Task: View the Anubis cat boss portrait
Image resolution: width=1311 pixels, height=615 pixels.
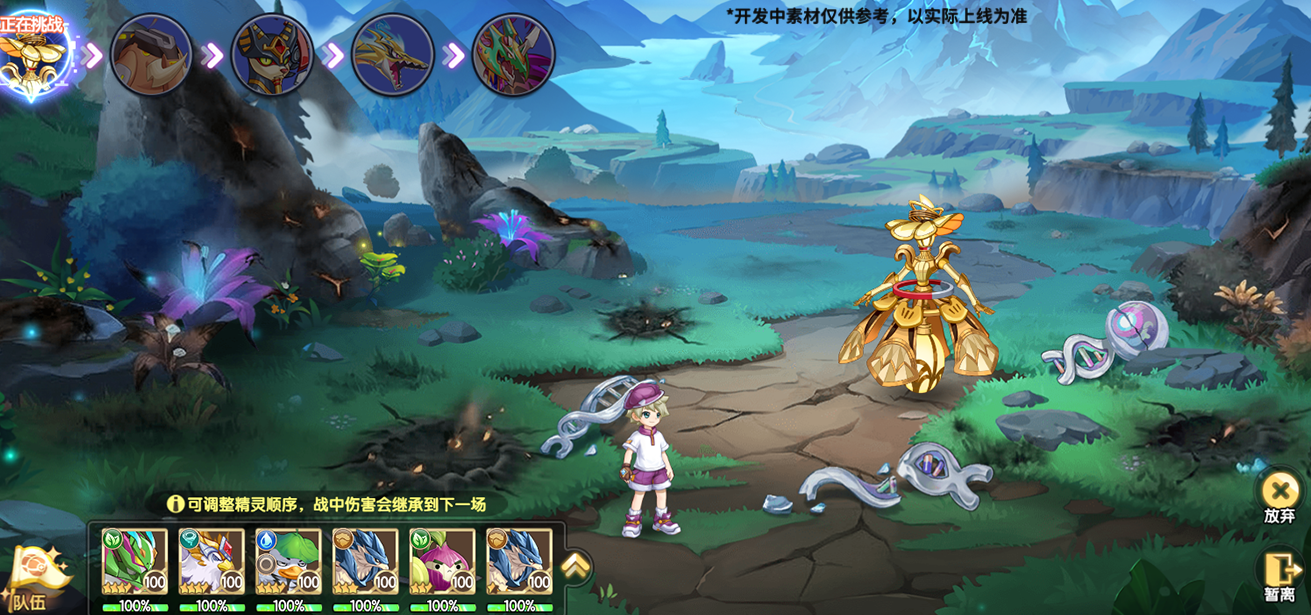Action: [x=272, y=55]
